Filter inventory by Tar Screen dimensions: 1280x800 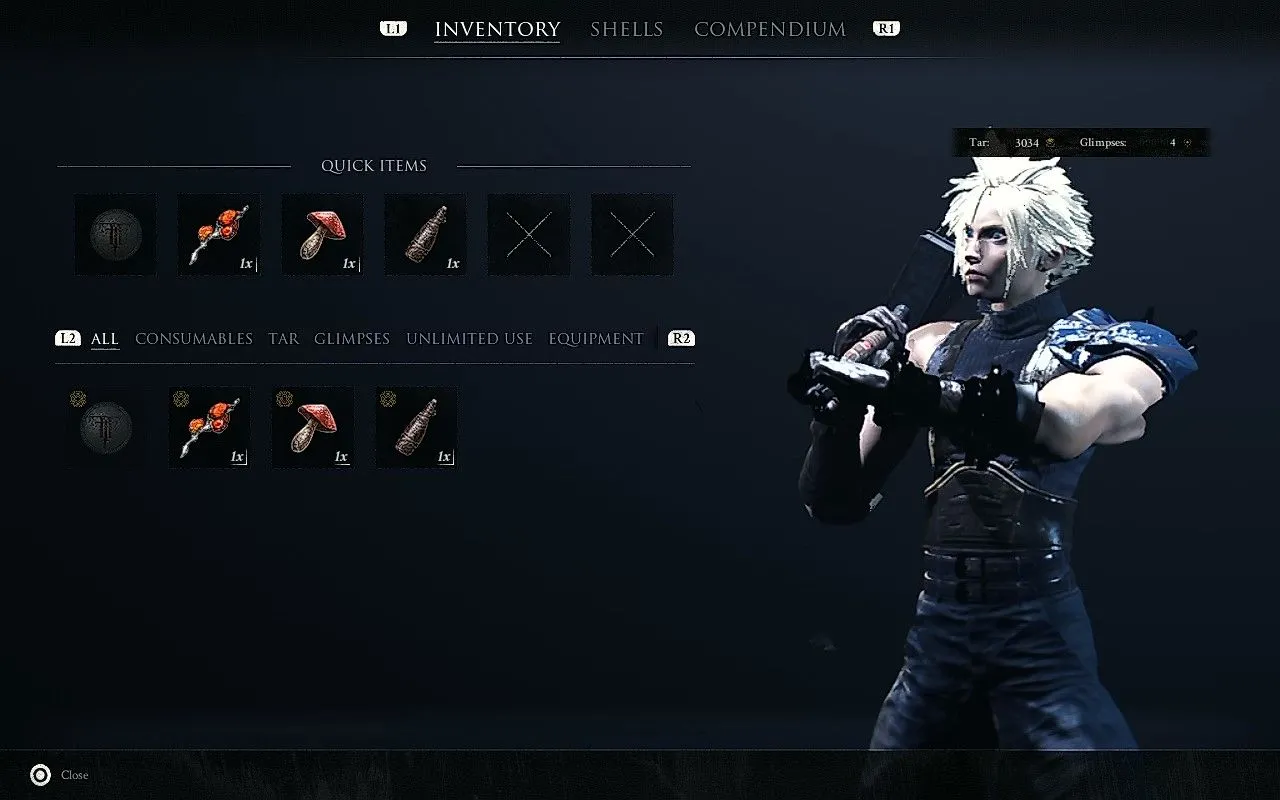(283, 339)
